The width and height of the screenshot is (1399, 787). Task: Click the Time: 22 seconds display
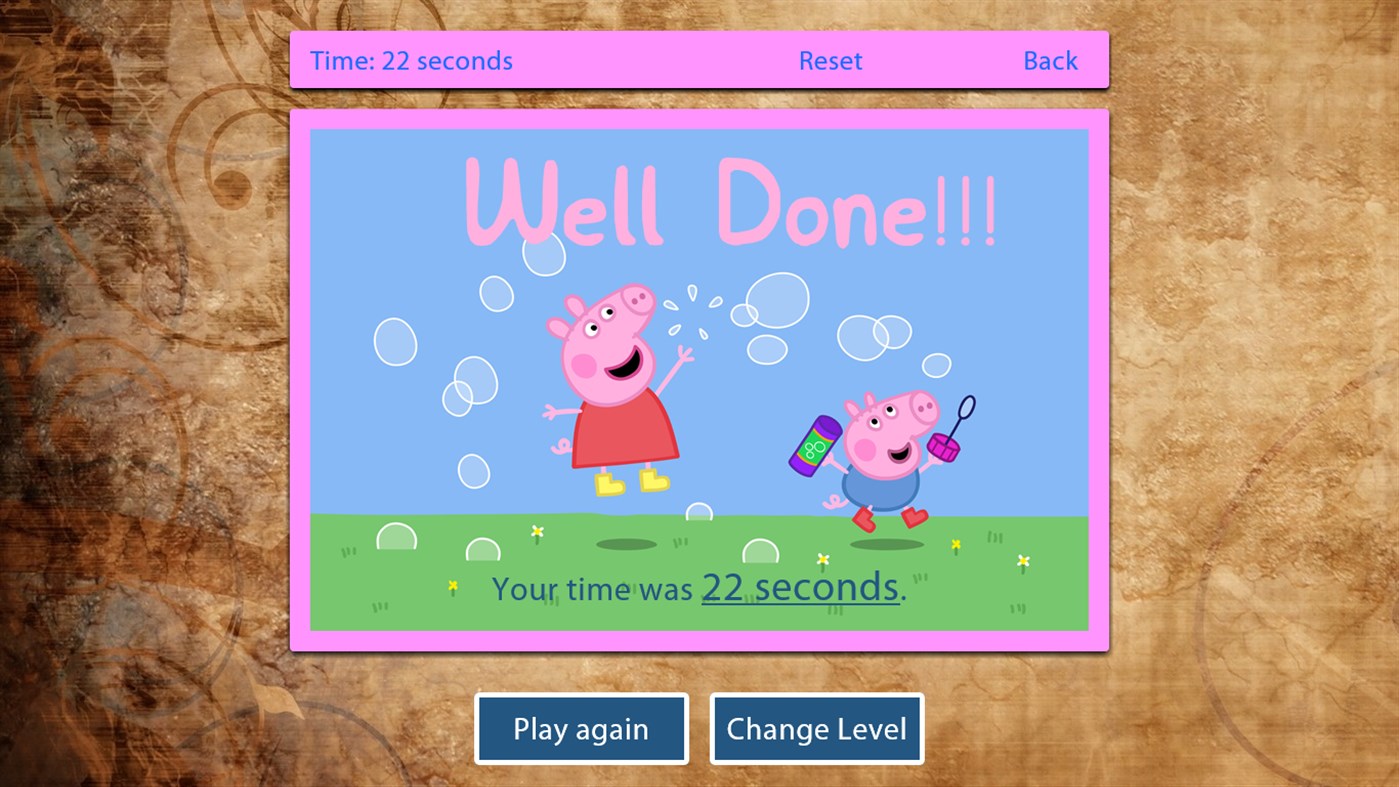click(412, 60)
